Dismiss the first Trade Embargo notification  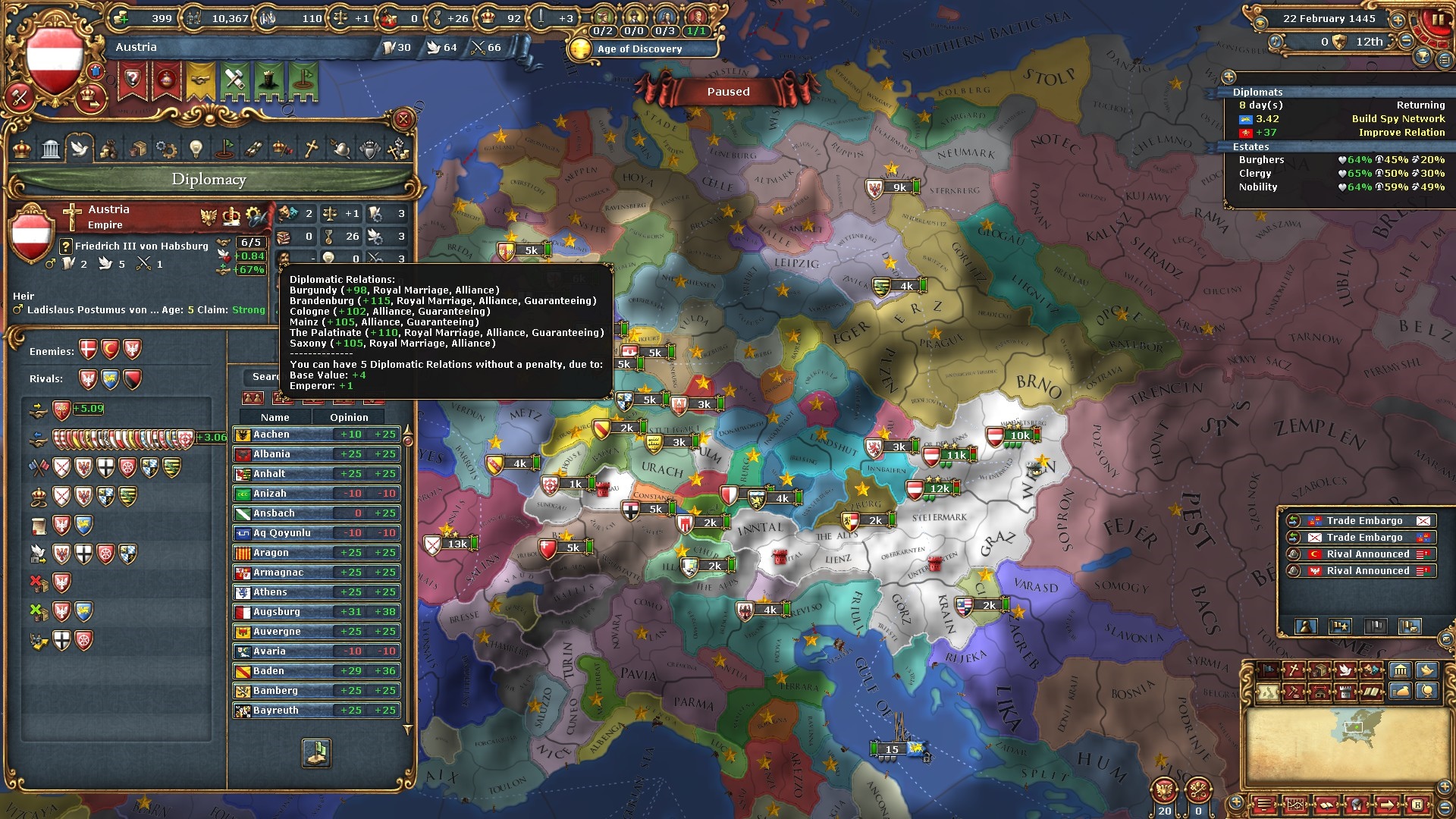[x=1362, y=521]
